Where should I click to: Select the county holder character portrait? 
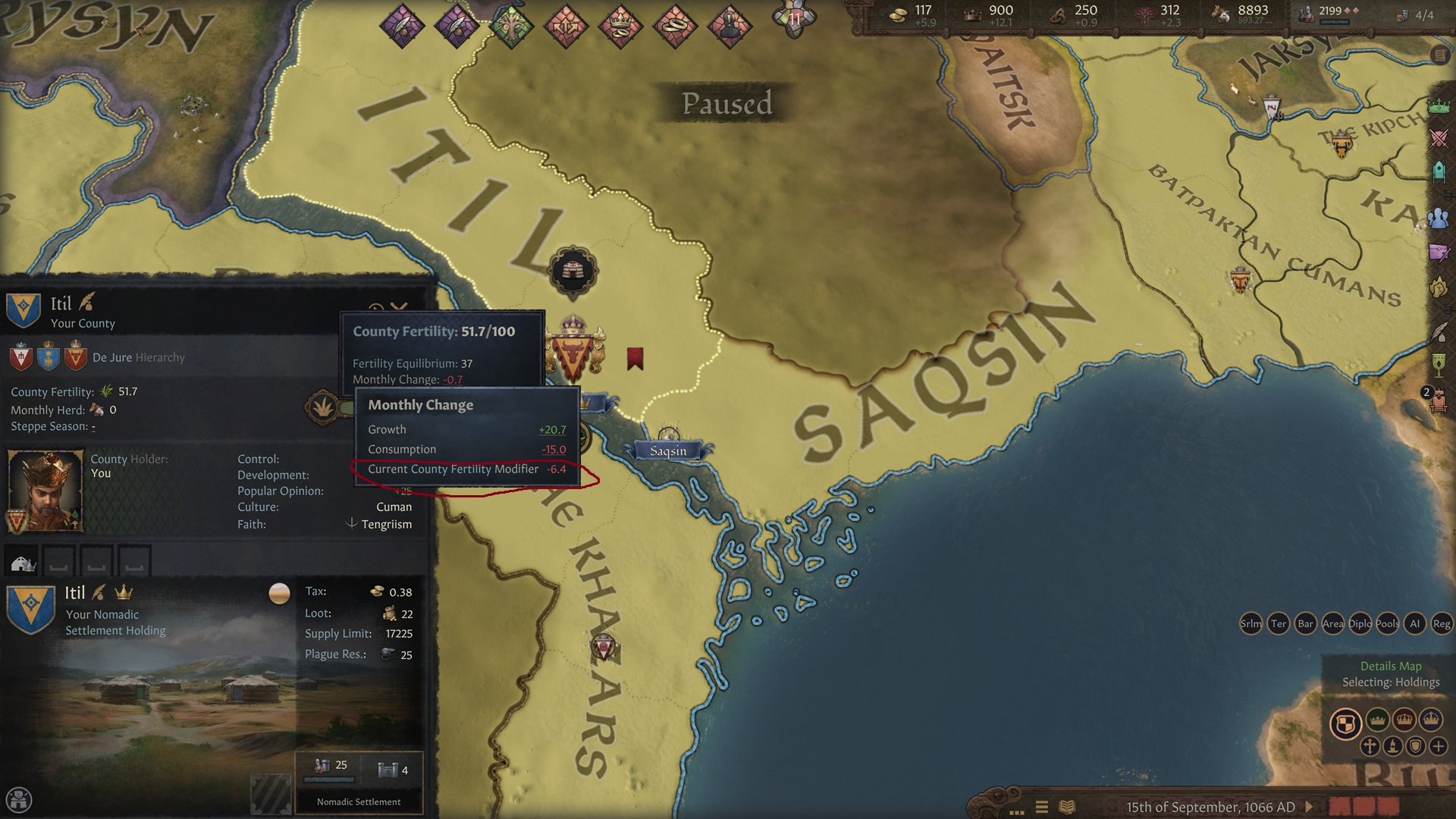[44, 489]
